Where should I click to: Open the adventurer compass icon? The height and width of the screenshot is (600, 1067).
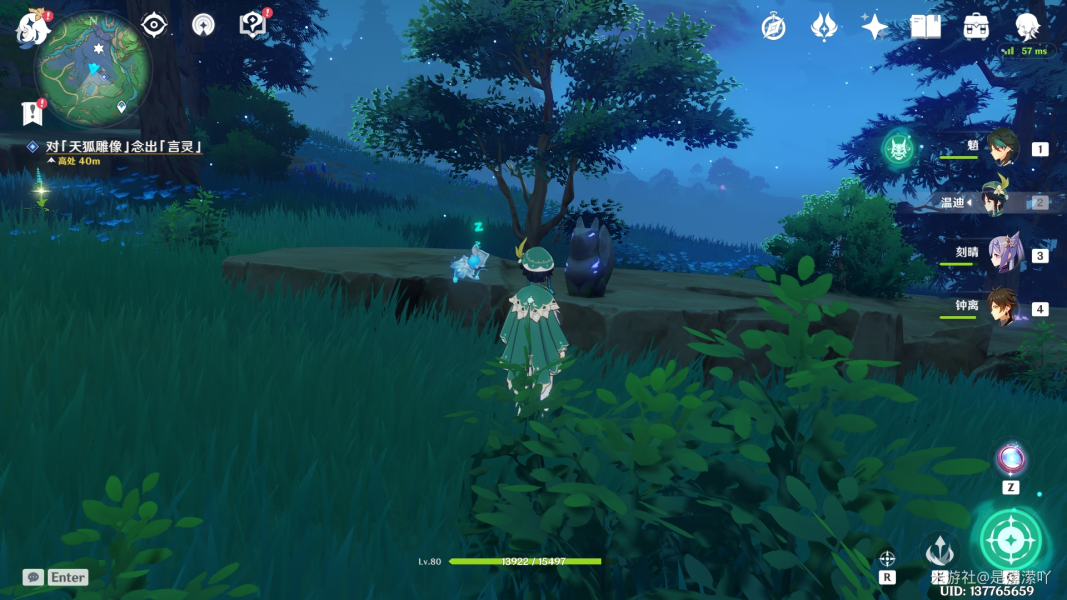(773, 27)
